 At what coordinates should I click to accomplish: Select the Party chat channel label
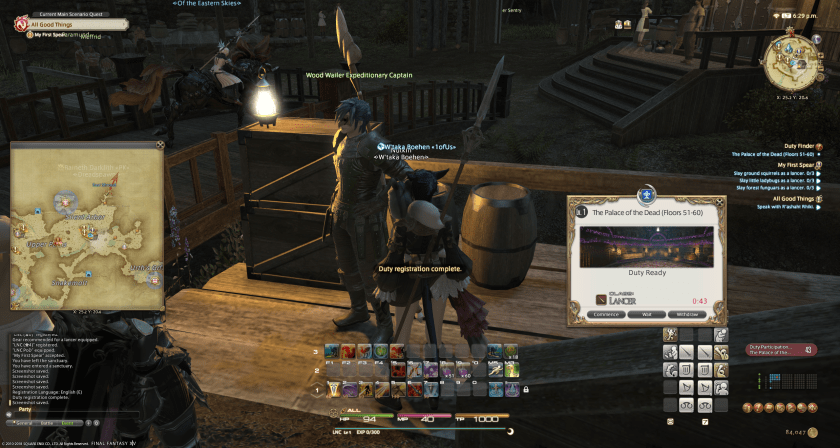[25, 409]
